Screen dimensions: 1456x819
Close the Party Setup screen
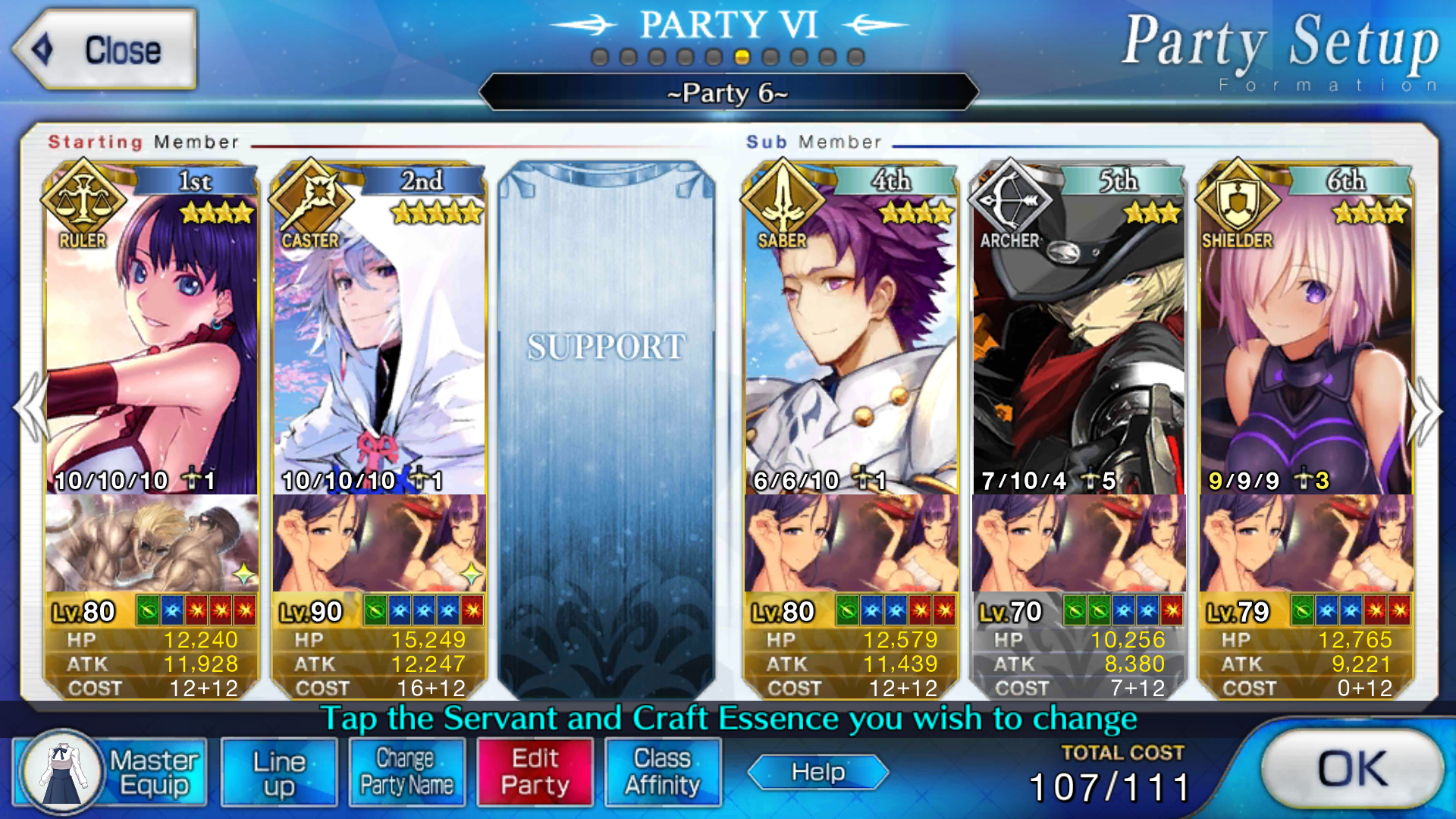pyautogui.click(x=105, y=50)
